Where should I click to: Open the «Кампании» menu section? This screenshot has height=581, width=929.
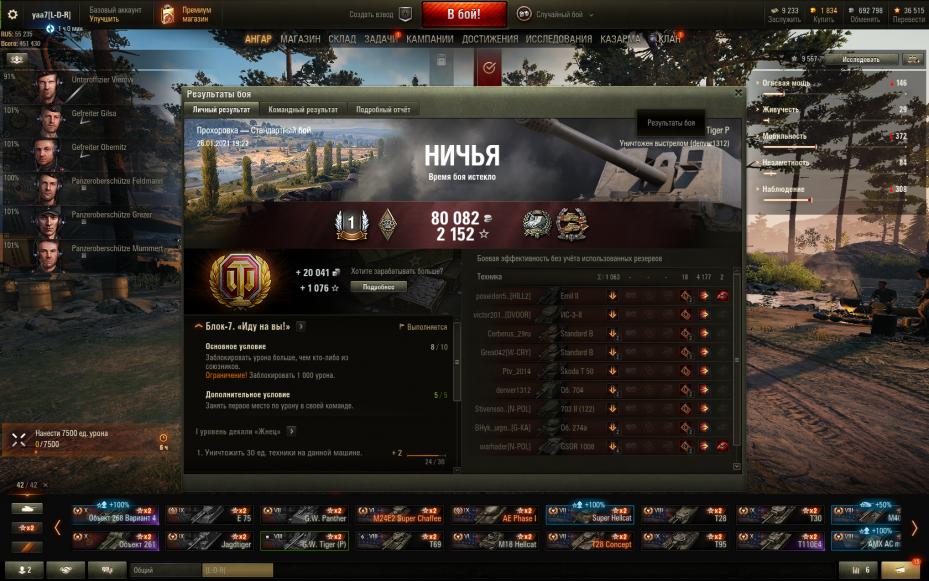430,39
